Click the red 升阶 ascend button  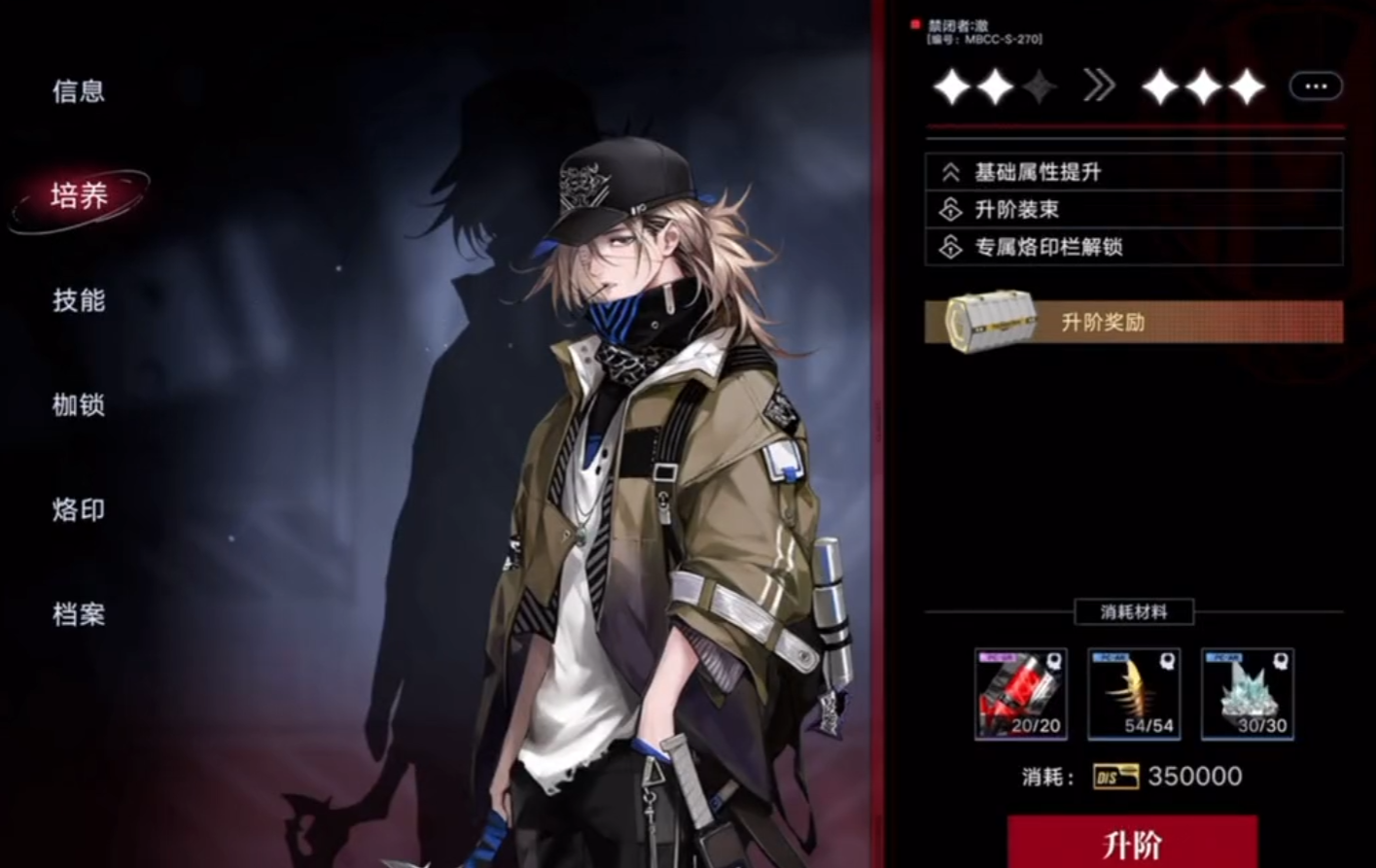click(1132, 843)
